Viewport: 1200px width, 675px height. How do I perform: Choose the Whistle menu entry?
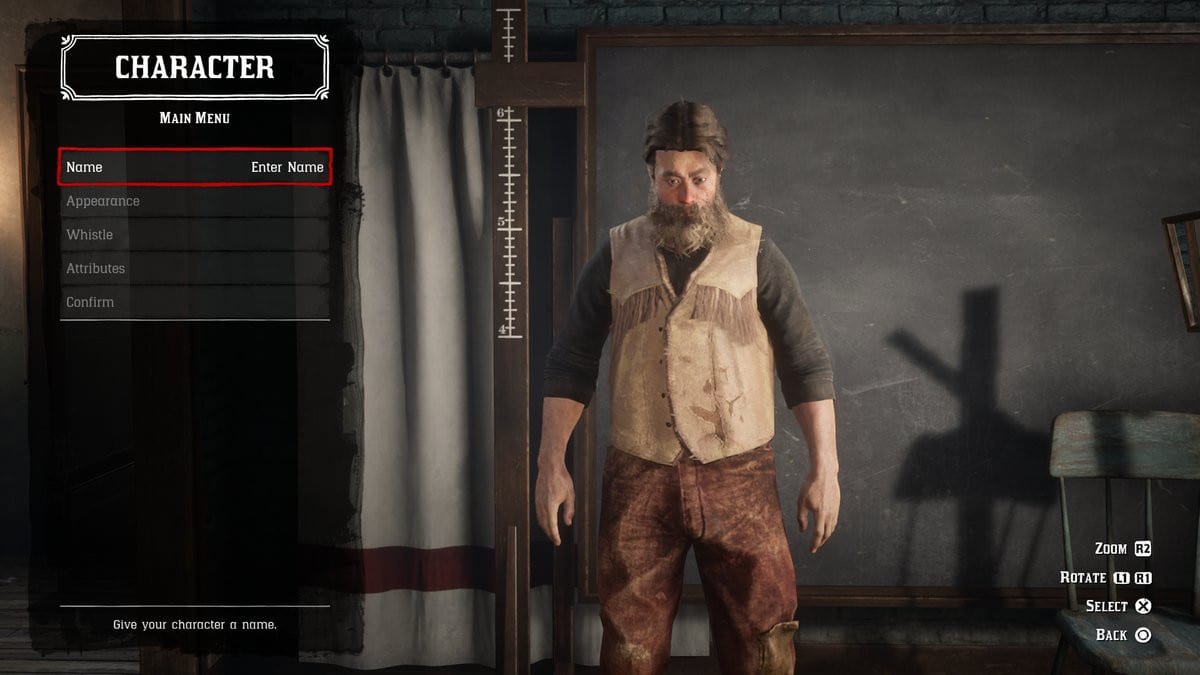coord(195,235)
